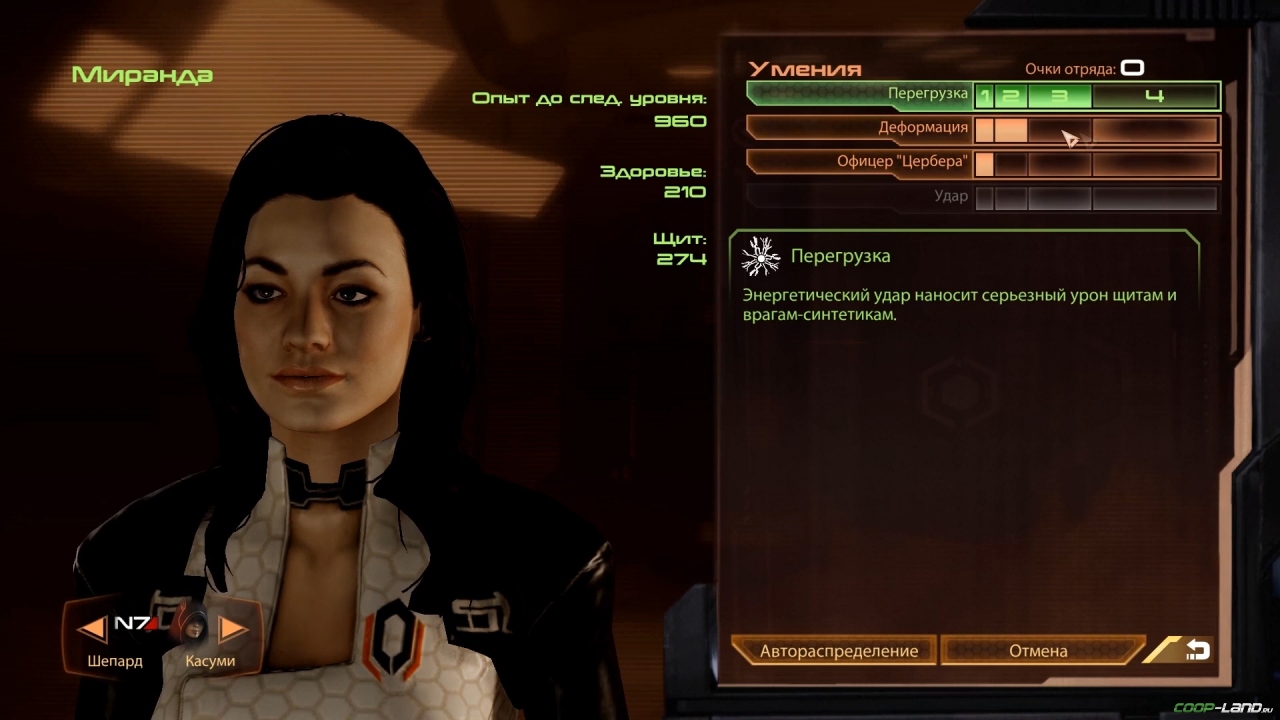This screenshot has width=1280, height=720.
Task: Switch to next squad member Касуми
Action: click(233, 629)
